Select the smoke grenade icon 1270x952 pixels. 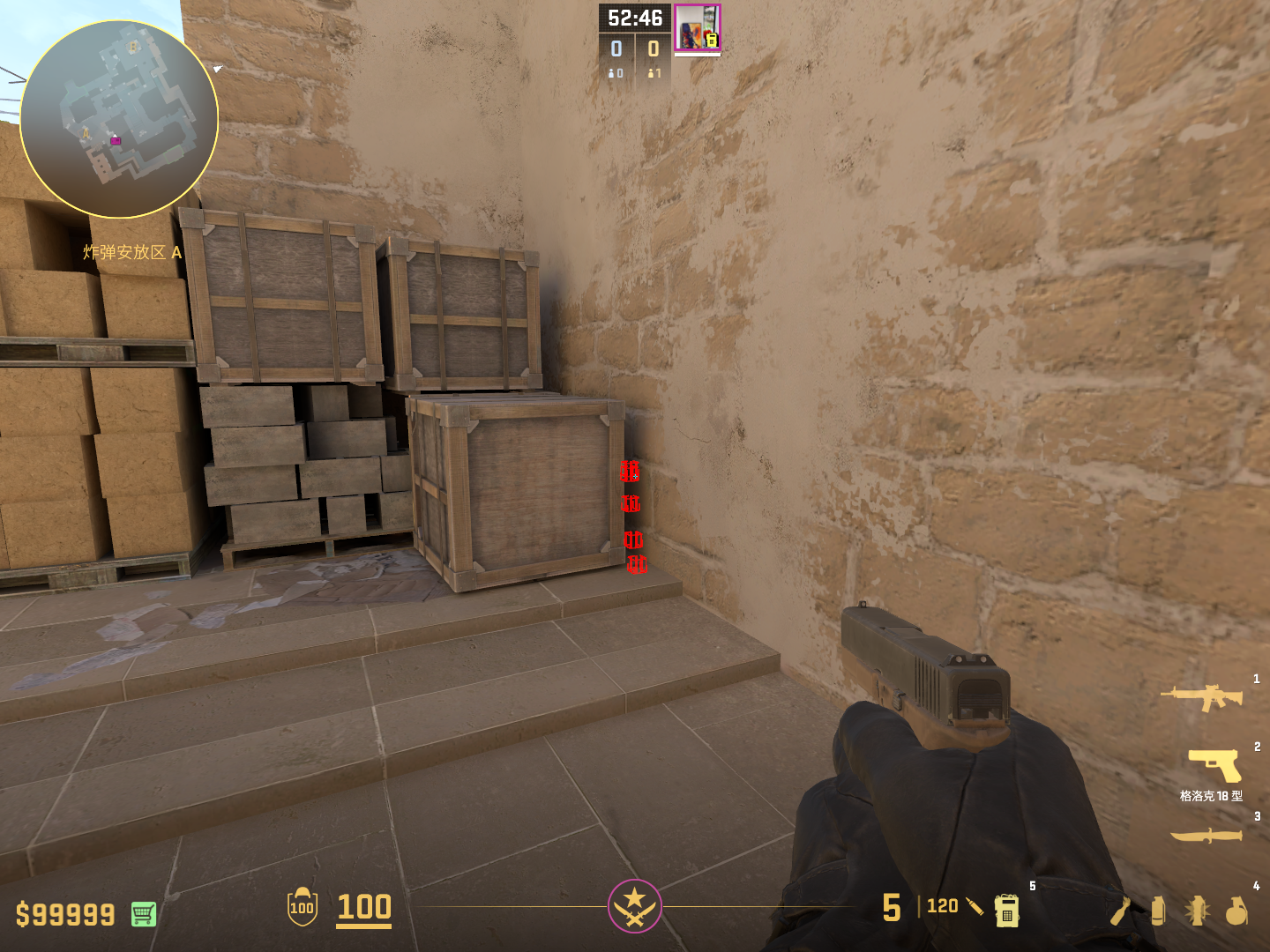point(1158,911)
